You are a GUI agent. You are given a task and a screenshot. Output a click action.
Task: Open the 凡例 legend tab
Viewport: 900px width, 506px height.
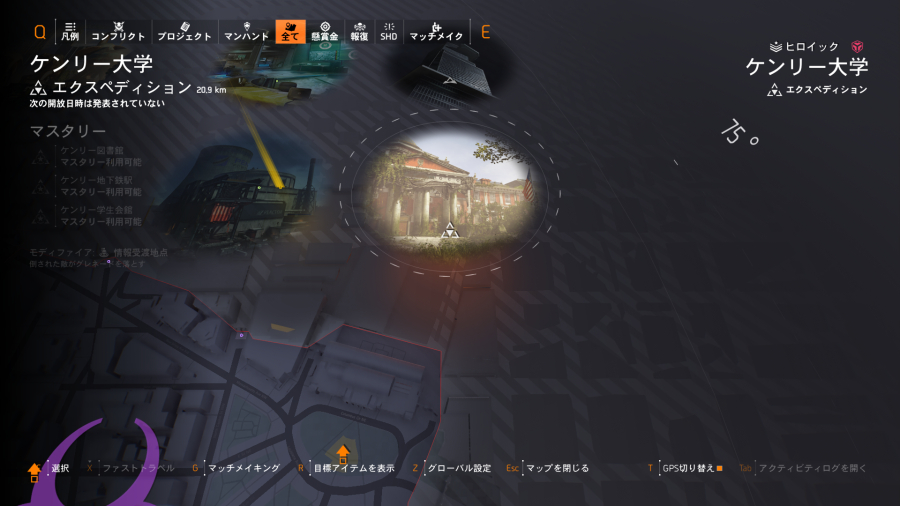click(x=70, y=31)
